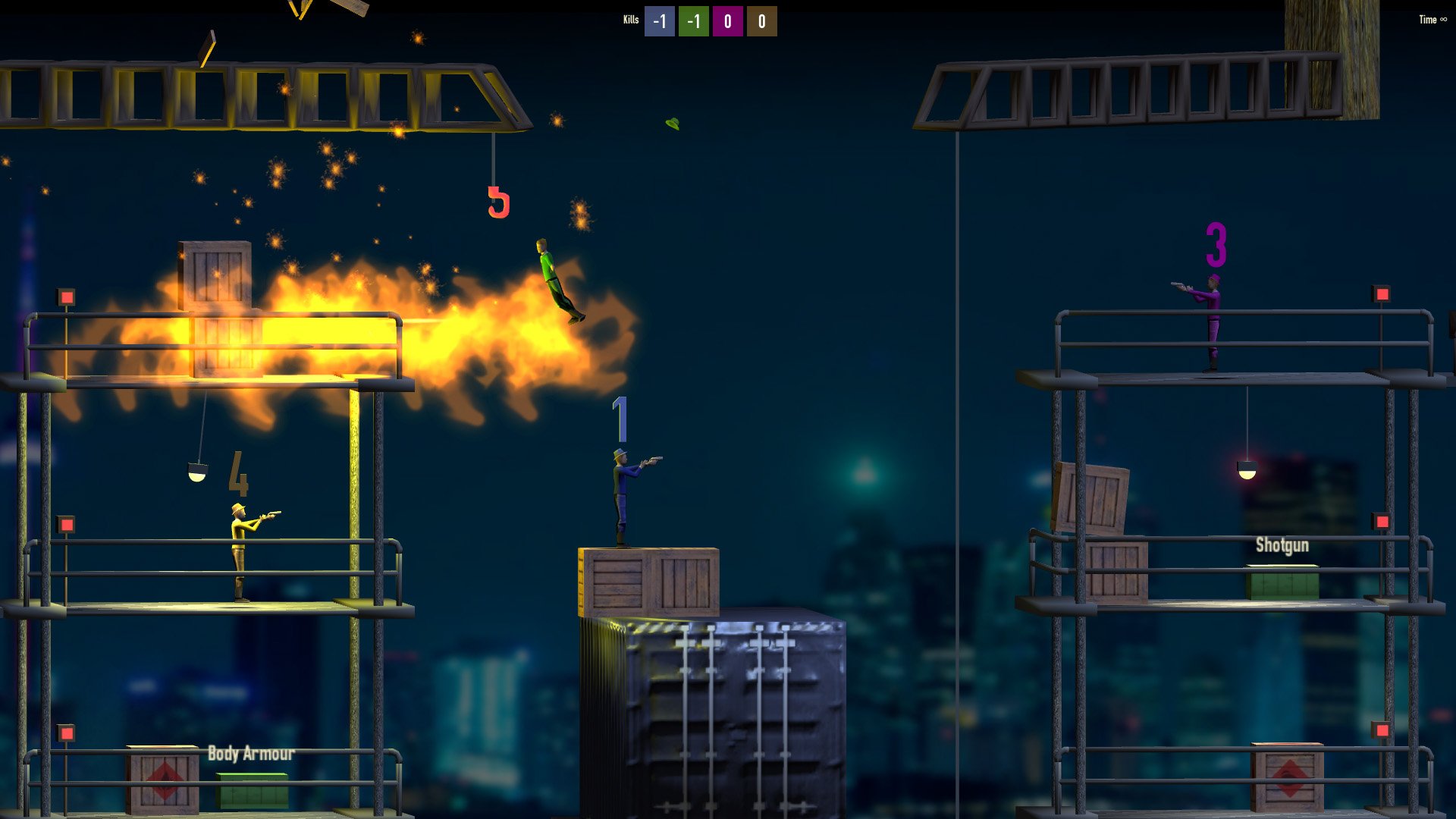
Task: Open the Time infinity indicator
Action: pyautogui.click(x=1431, y=20)
